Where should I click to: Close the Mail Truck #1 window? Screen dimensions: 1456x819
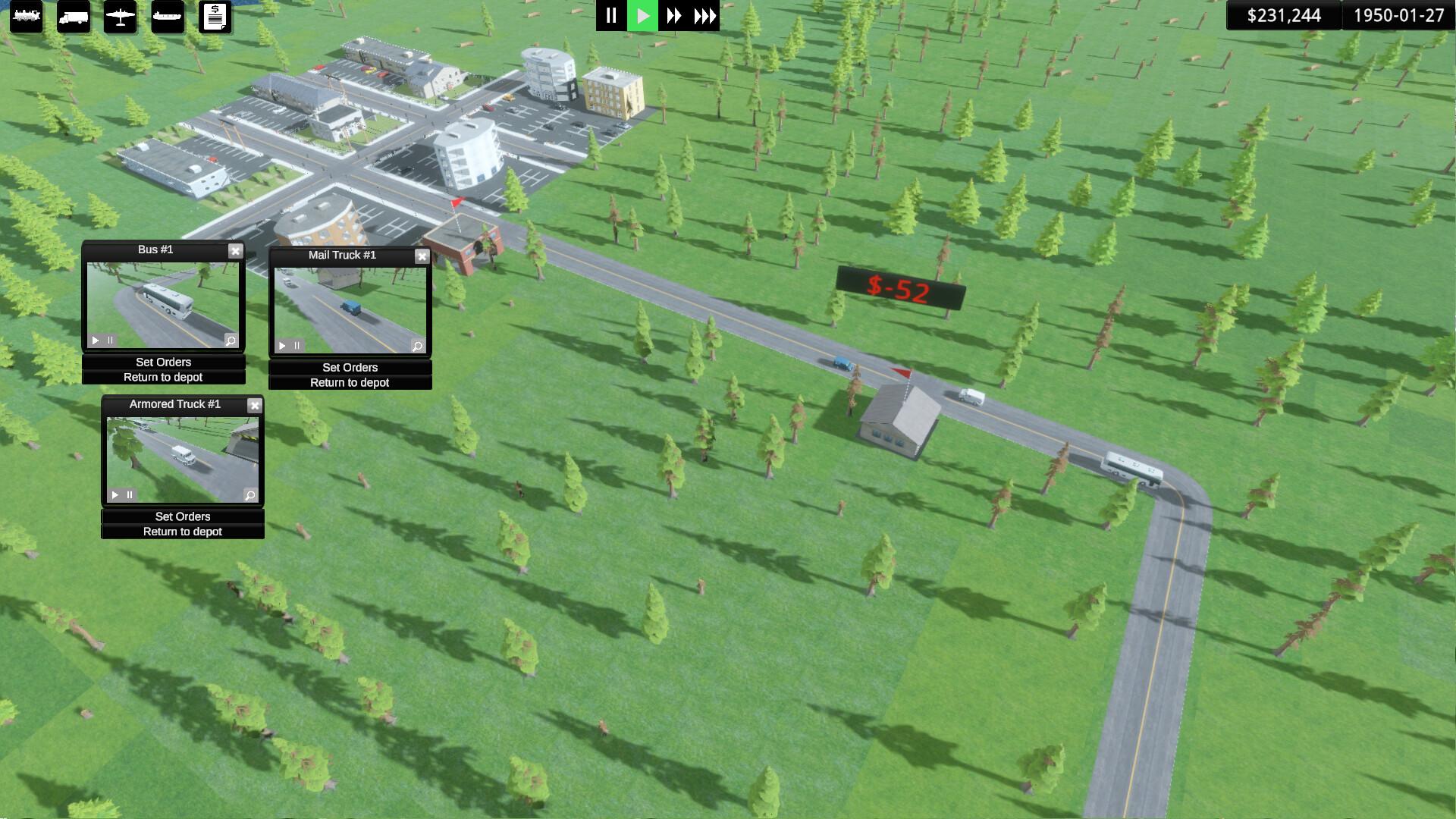click(422, 256)
